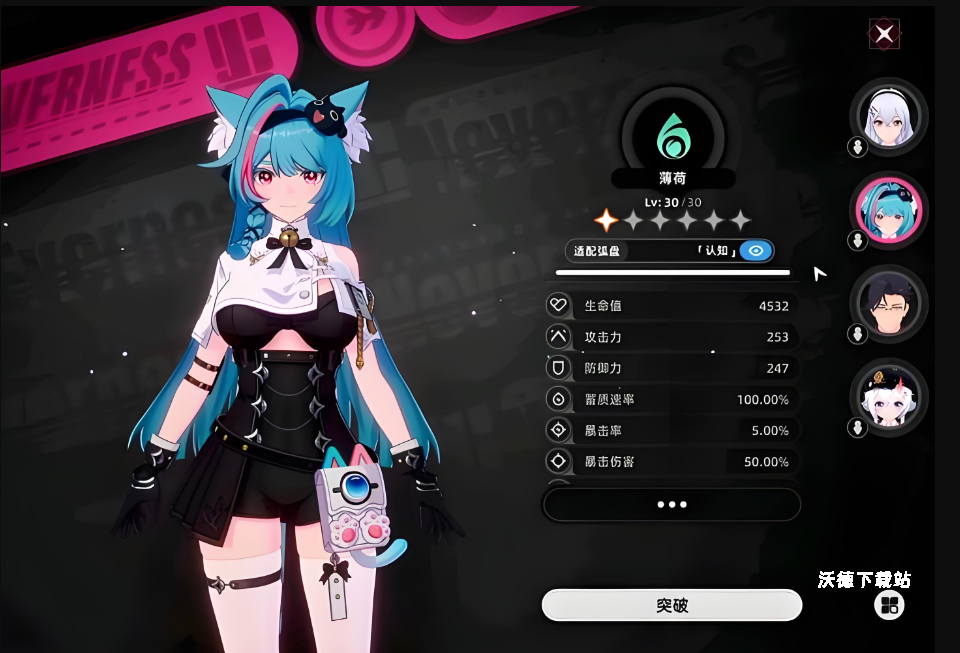
Task: Select the white-haired girl portrait
Action: pyautogui.click(x=889, y=116)
